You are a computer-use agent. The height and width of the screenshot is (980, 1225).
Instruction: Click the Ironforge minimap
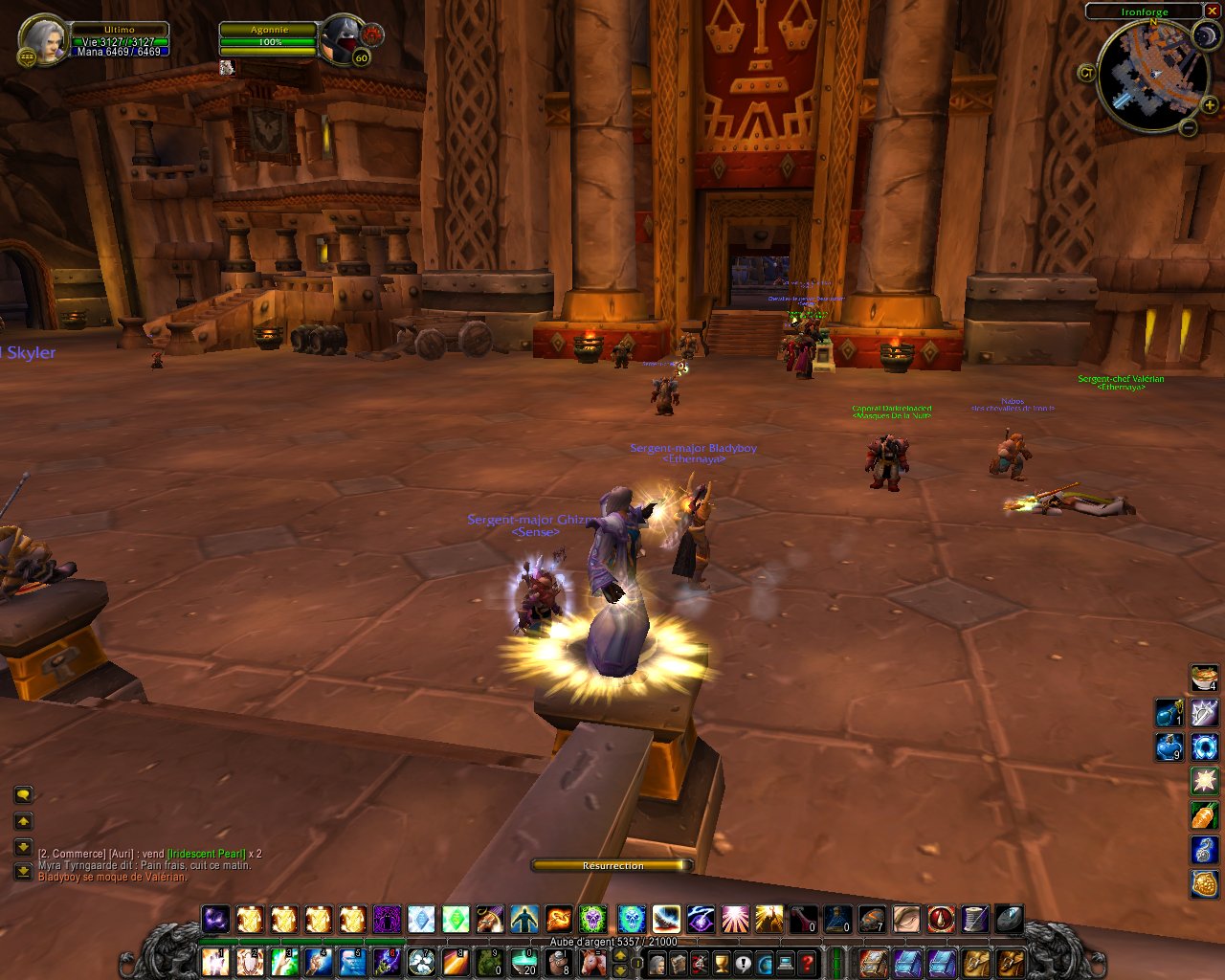(x=1151, y=77)
